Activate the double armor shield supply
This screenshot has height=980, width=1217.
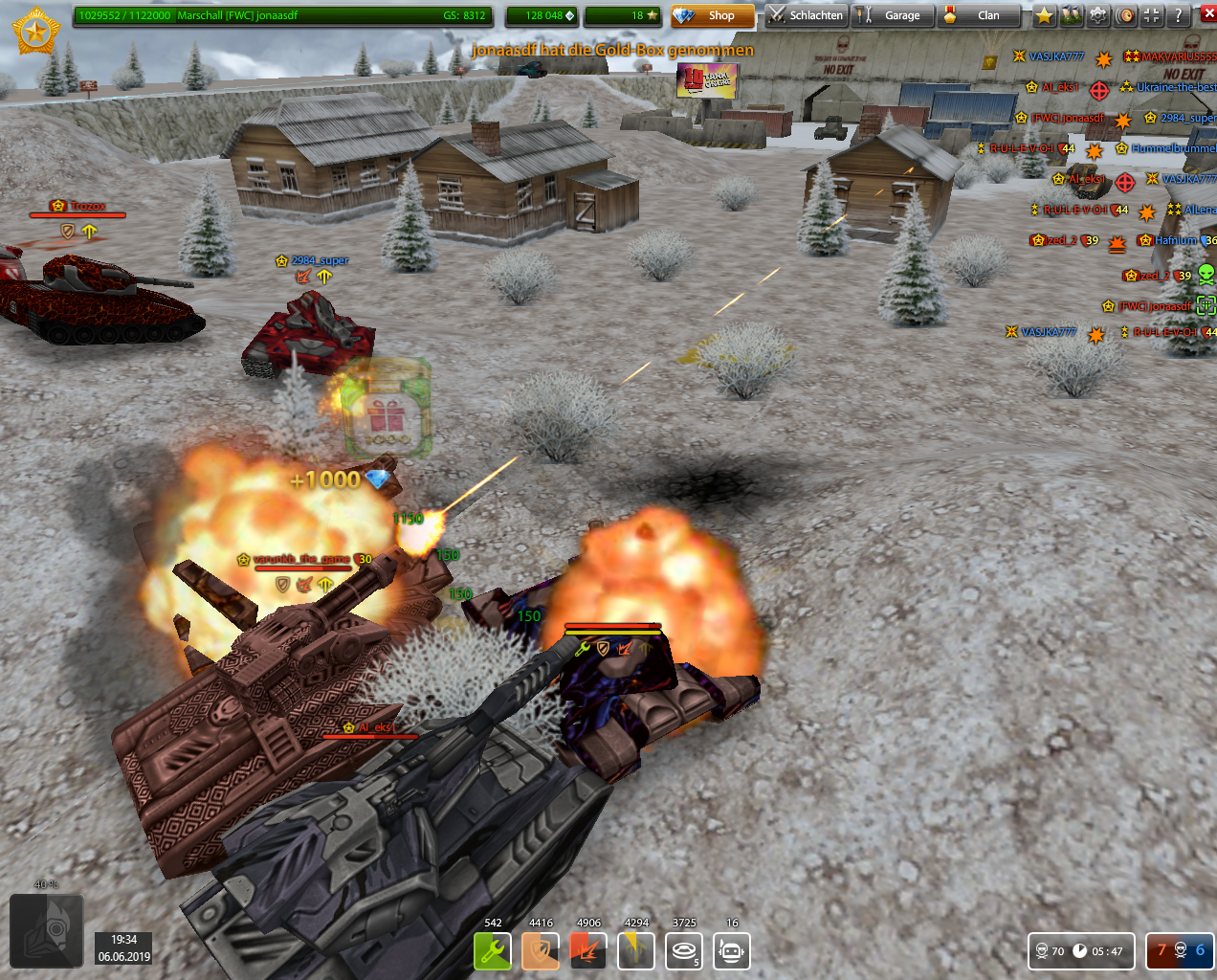pos(541,951)
